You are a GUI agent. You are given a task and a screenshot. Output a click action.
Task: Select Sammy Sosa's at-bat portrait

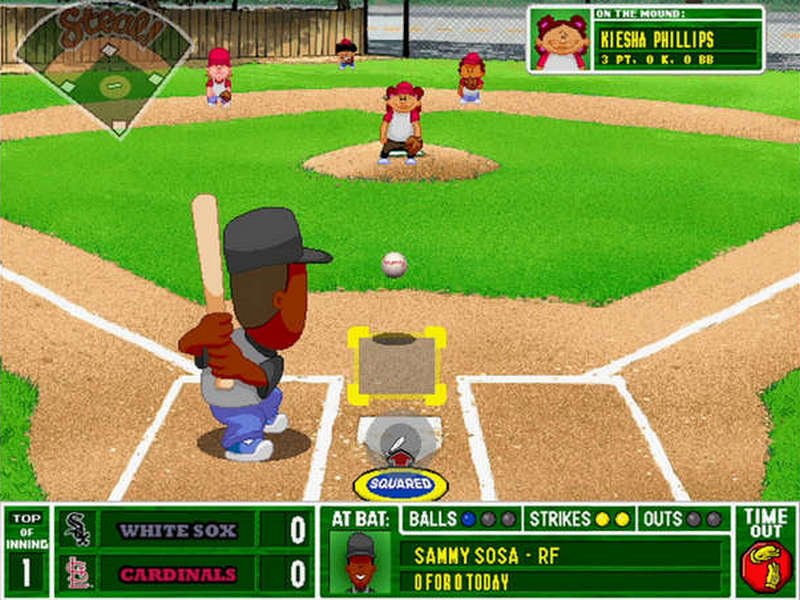pos(362,563)
